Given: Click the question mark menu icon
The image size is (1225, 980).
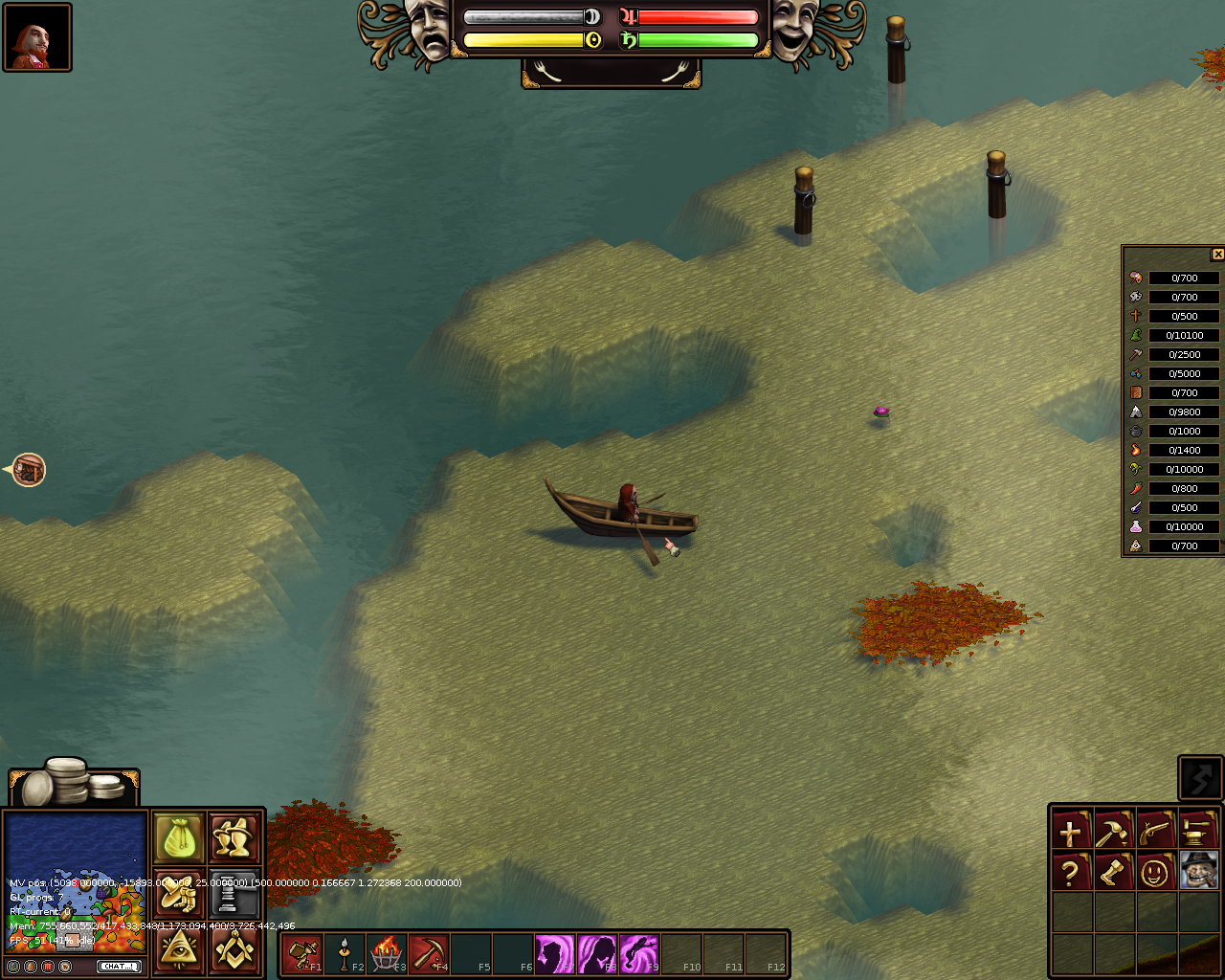Looking at the screenshot, I should [1071, 872].
